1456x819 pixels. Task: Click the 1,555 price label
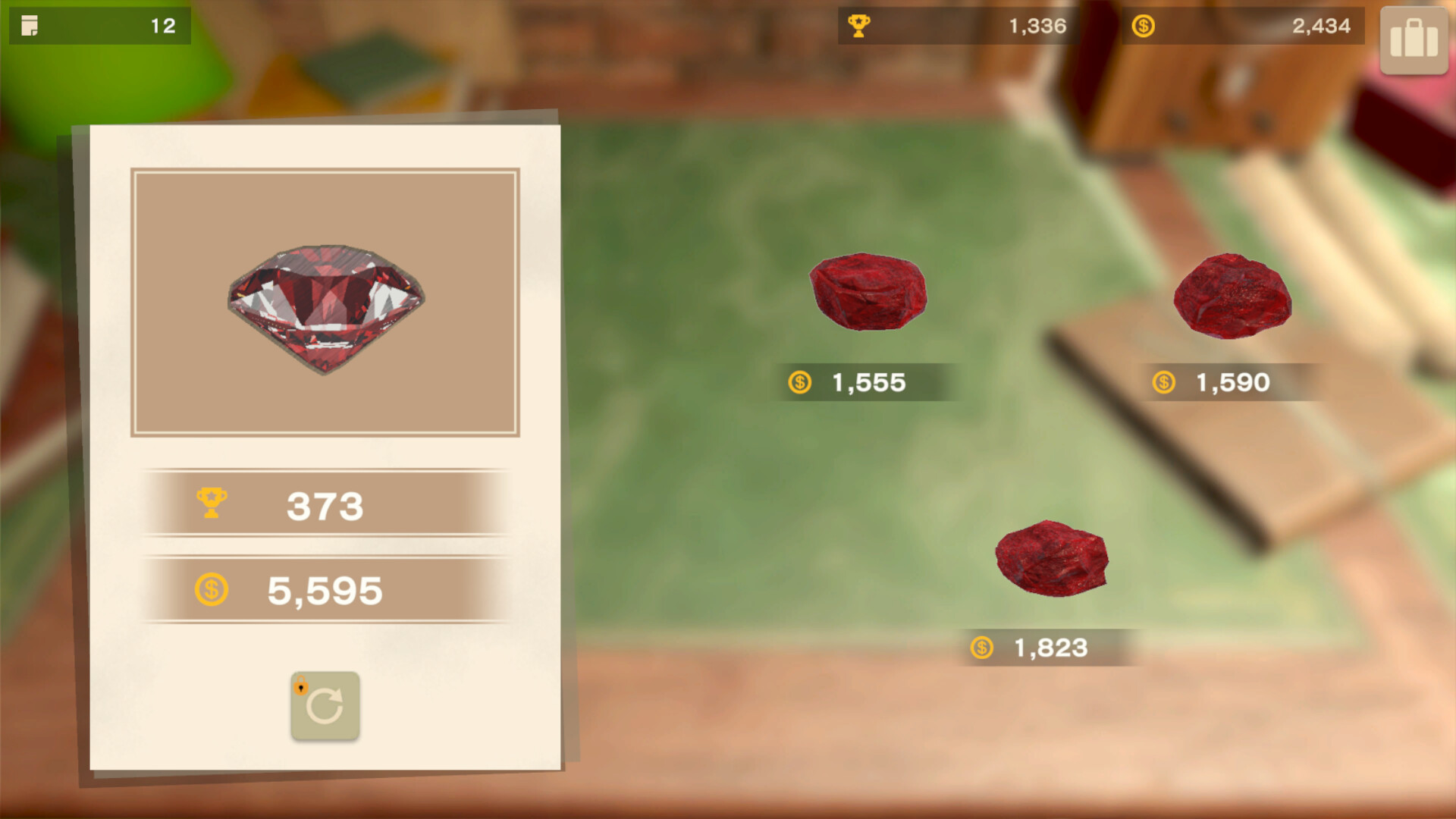(868, 382)
